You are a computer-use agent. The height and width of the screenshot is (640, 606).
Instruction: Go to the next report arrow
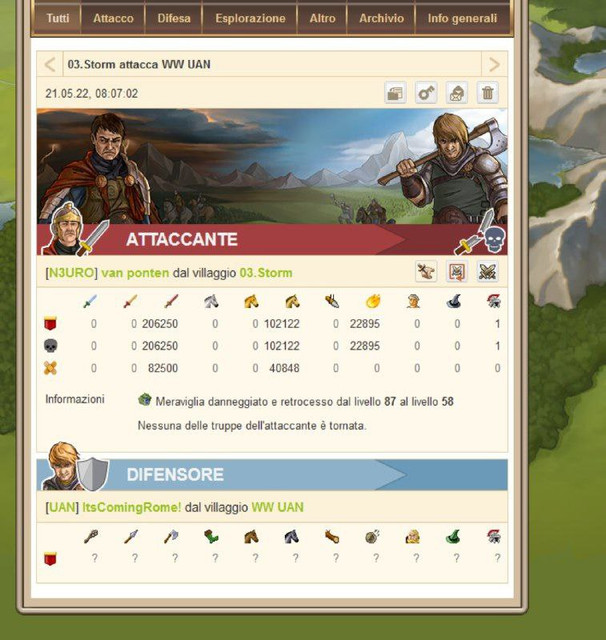pos(493,65)
